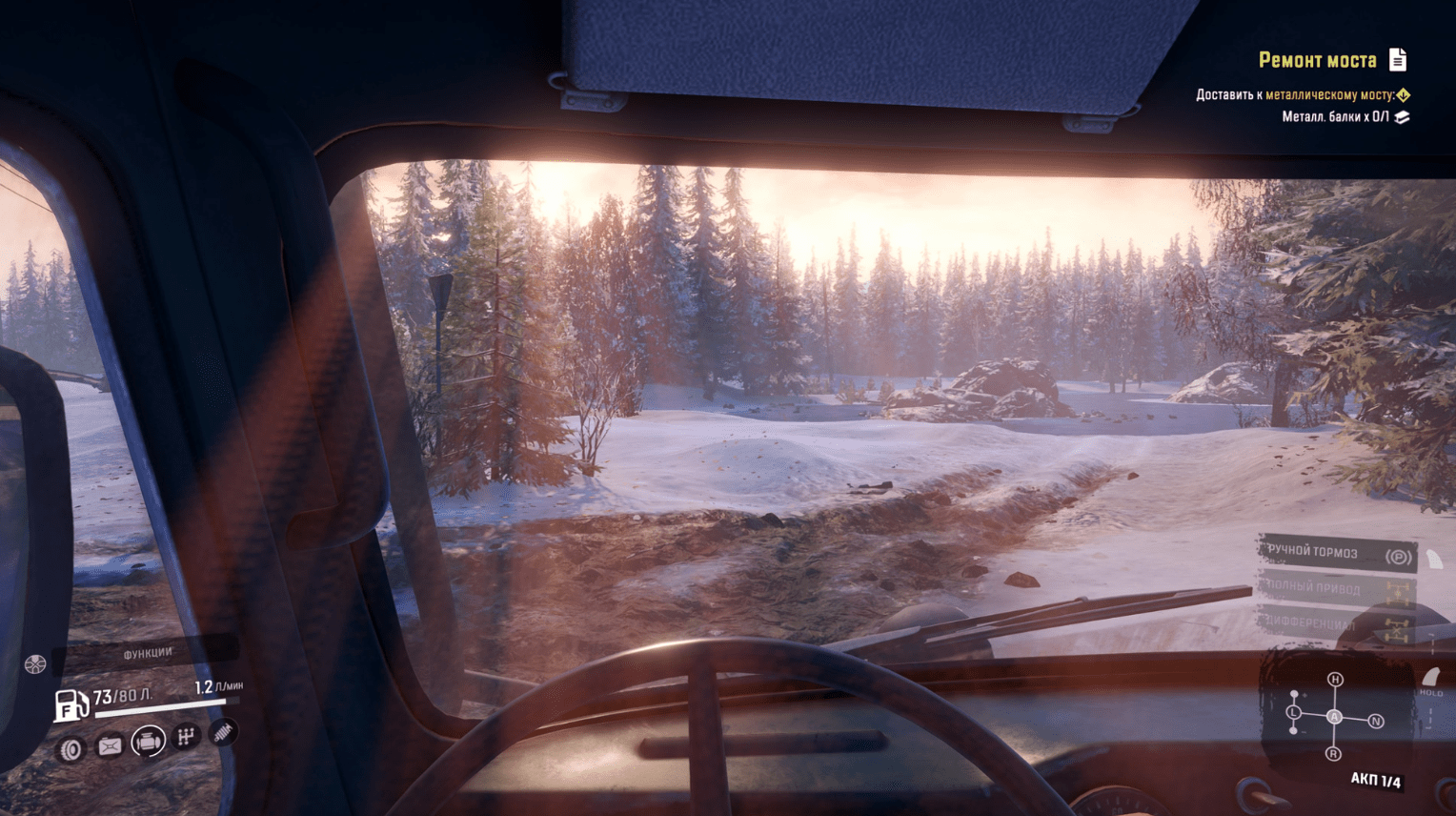1456x816 pixels.
Task: Select the A automatic gear
Action: (1335, 717)
